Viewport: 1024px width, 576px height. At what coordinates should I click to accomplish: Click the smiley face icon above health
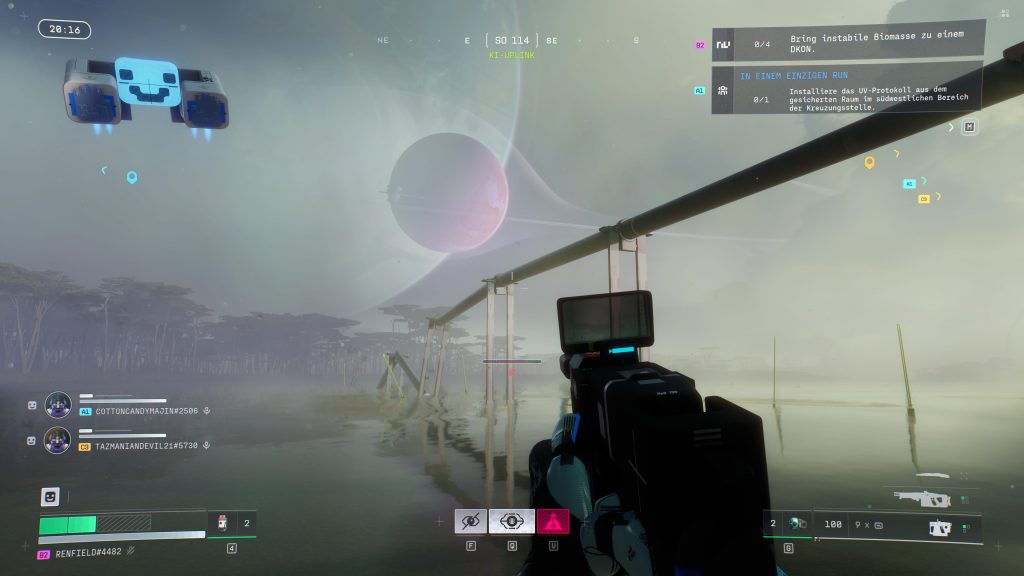pos(49,496)
